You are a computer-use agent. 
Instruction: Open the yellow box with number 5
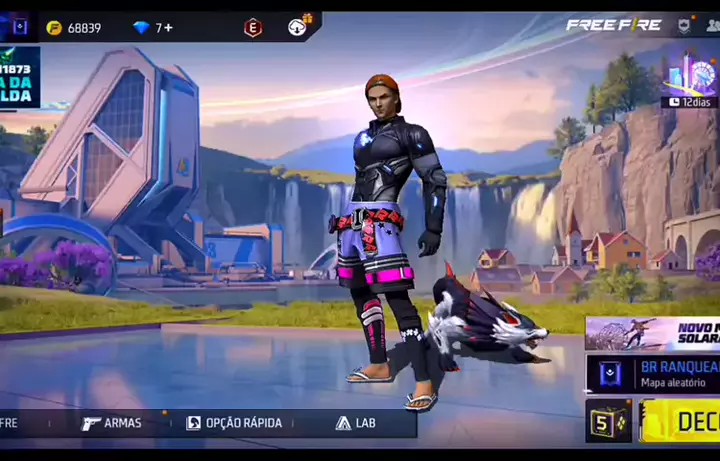(x=608, y=421)
